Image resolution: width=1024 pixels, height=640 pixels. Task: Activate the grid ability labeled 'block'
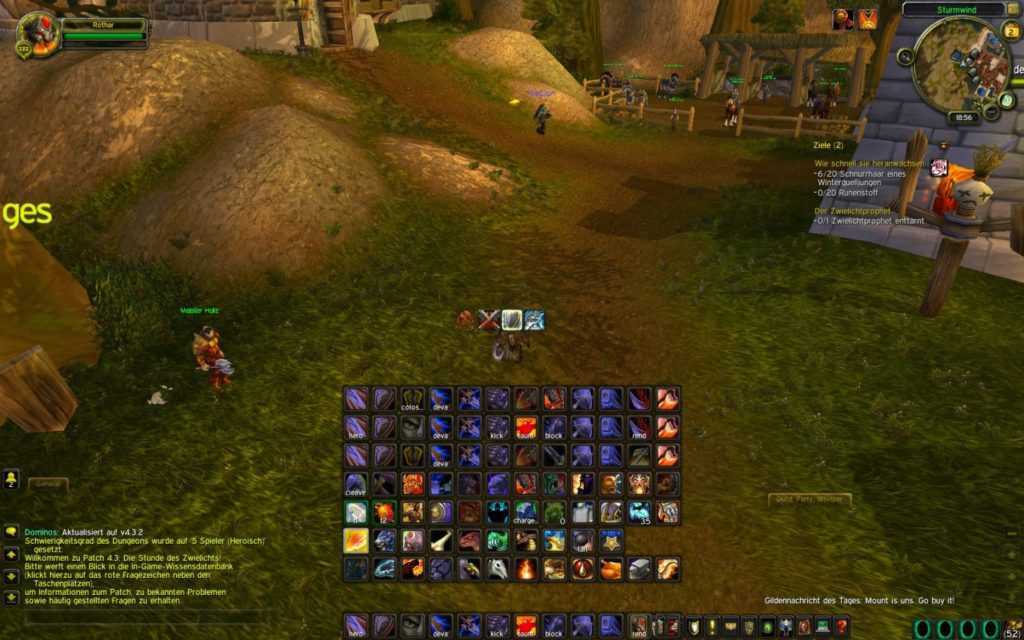(554, 428)
